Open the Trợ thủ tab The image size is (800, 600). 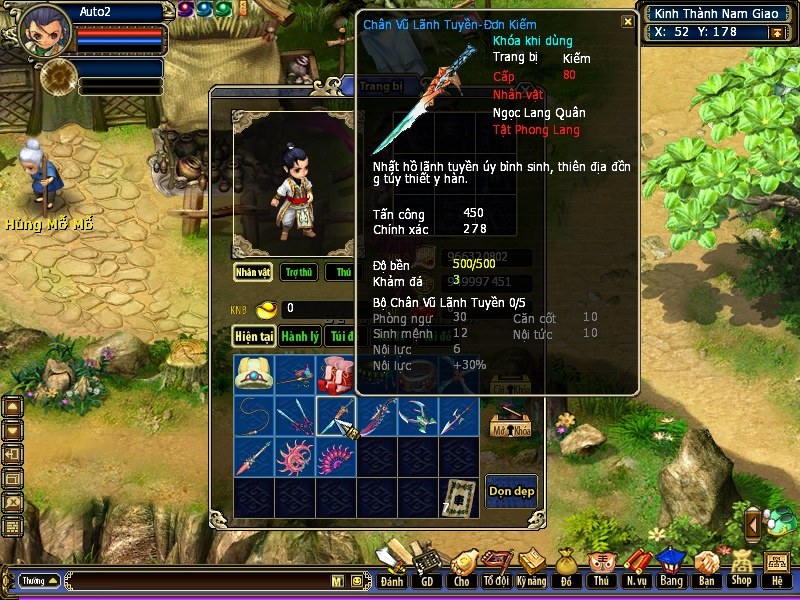pyautogui.click(x=299, y=272)
